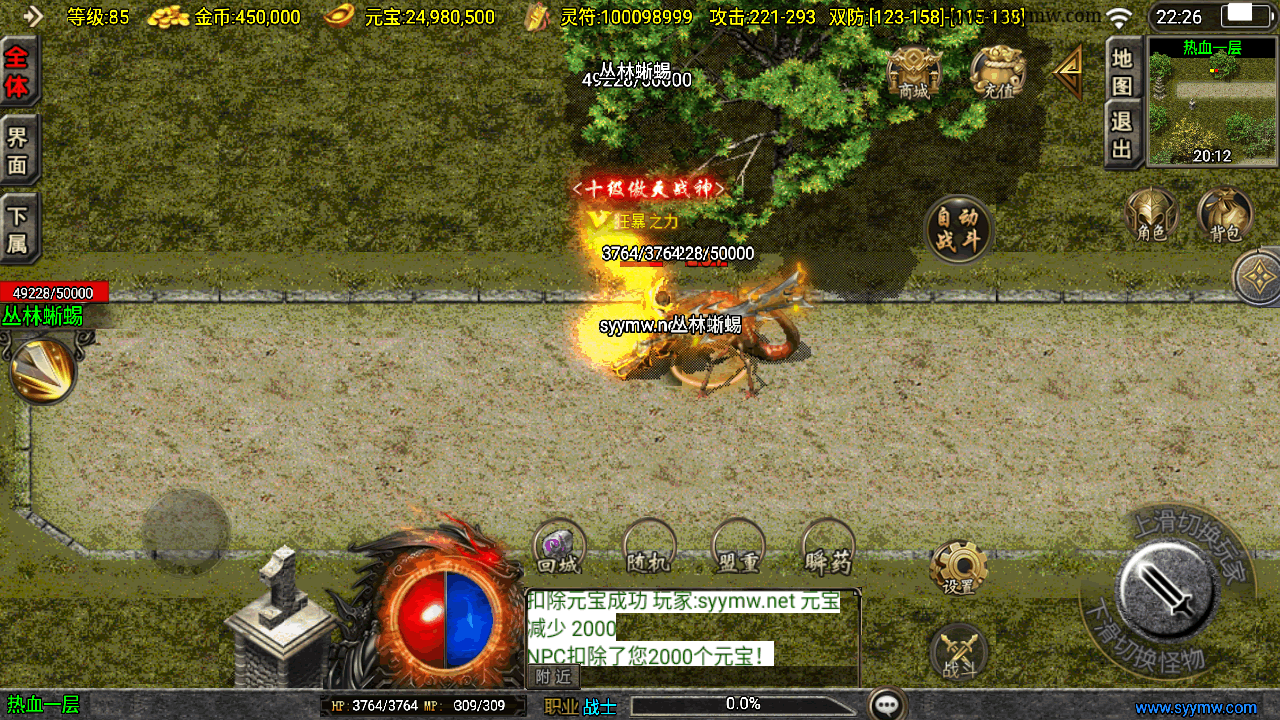Screen dimensions: 1280x720
Task: Open the 设置 settings gear
Action: pyautogui.click(x=959, y=569)
